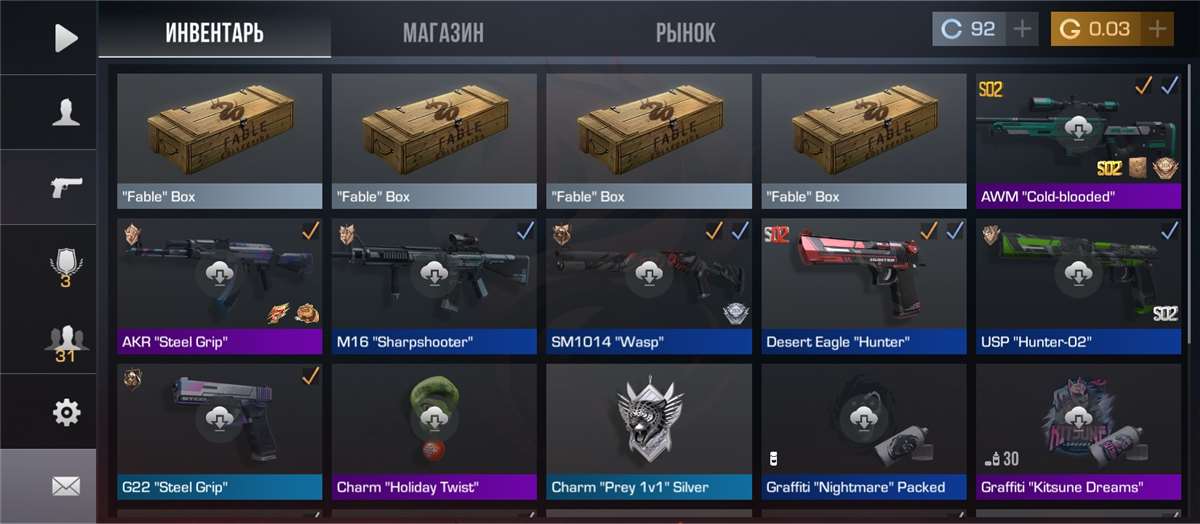Select the Инвентарь tab
The image size is (1200, 524).
click(214, 33)
